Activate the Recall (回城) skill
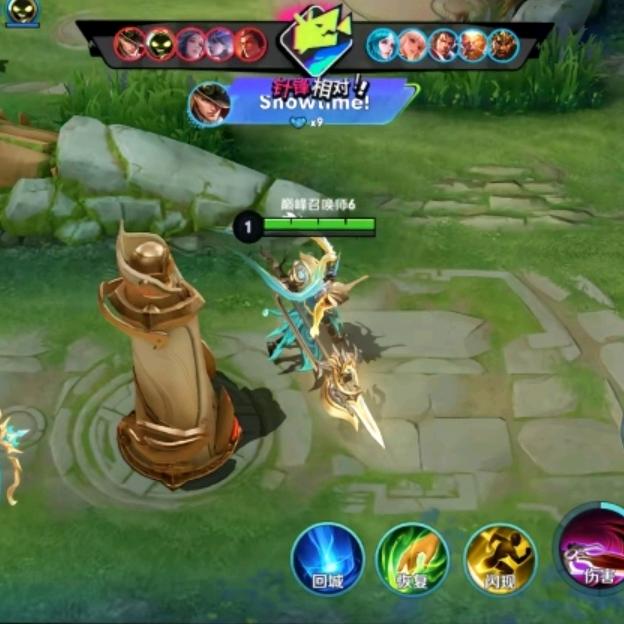The width and height of the screenshot is (624, 624). (327, 558)
